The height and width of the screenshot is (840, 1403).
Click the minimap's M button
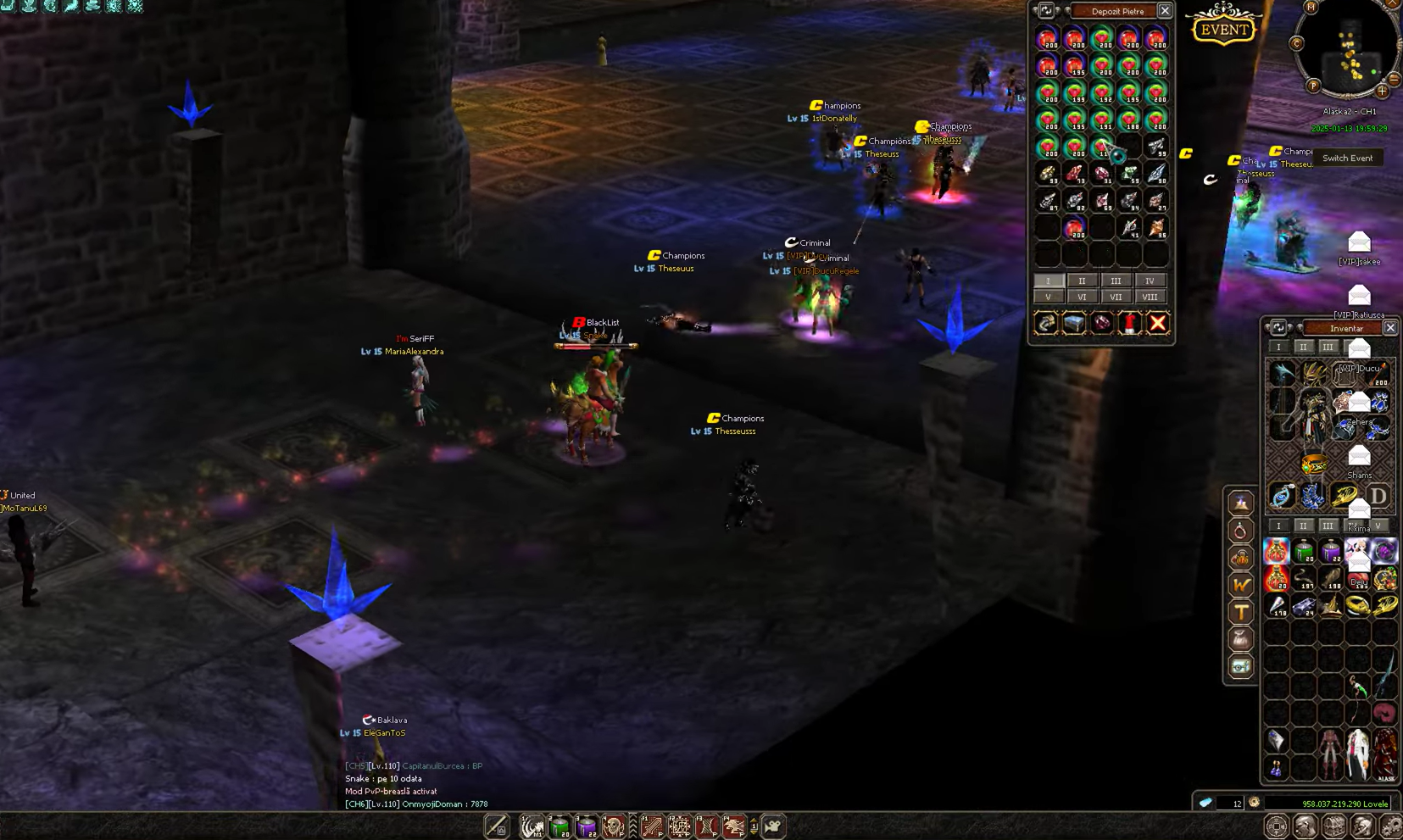1311,8
